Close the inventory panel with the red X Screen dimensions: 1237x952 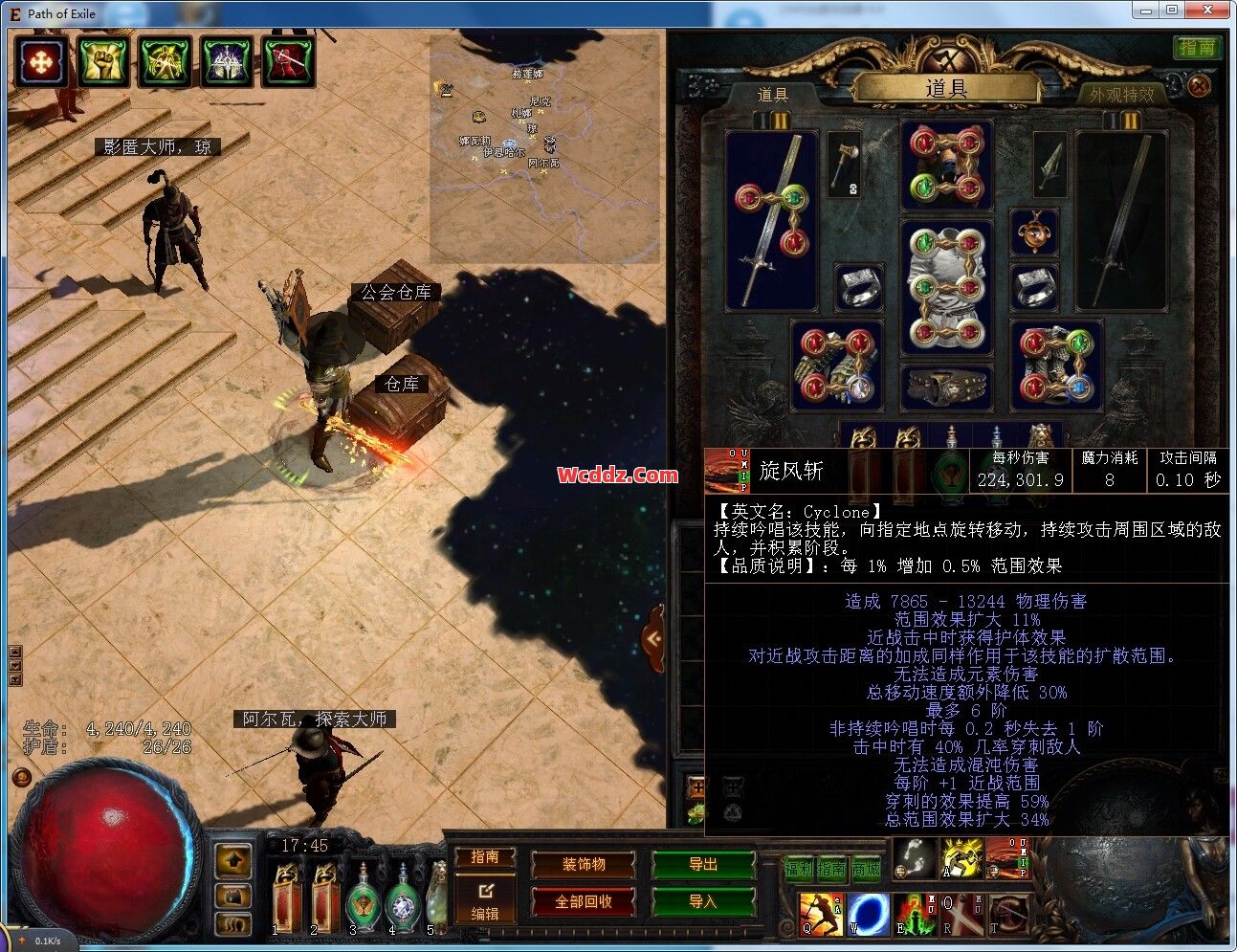[x=1199, y=86]
